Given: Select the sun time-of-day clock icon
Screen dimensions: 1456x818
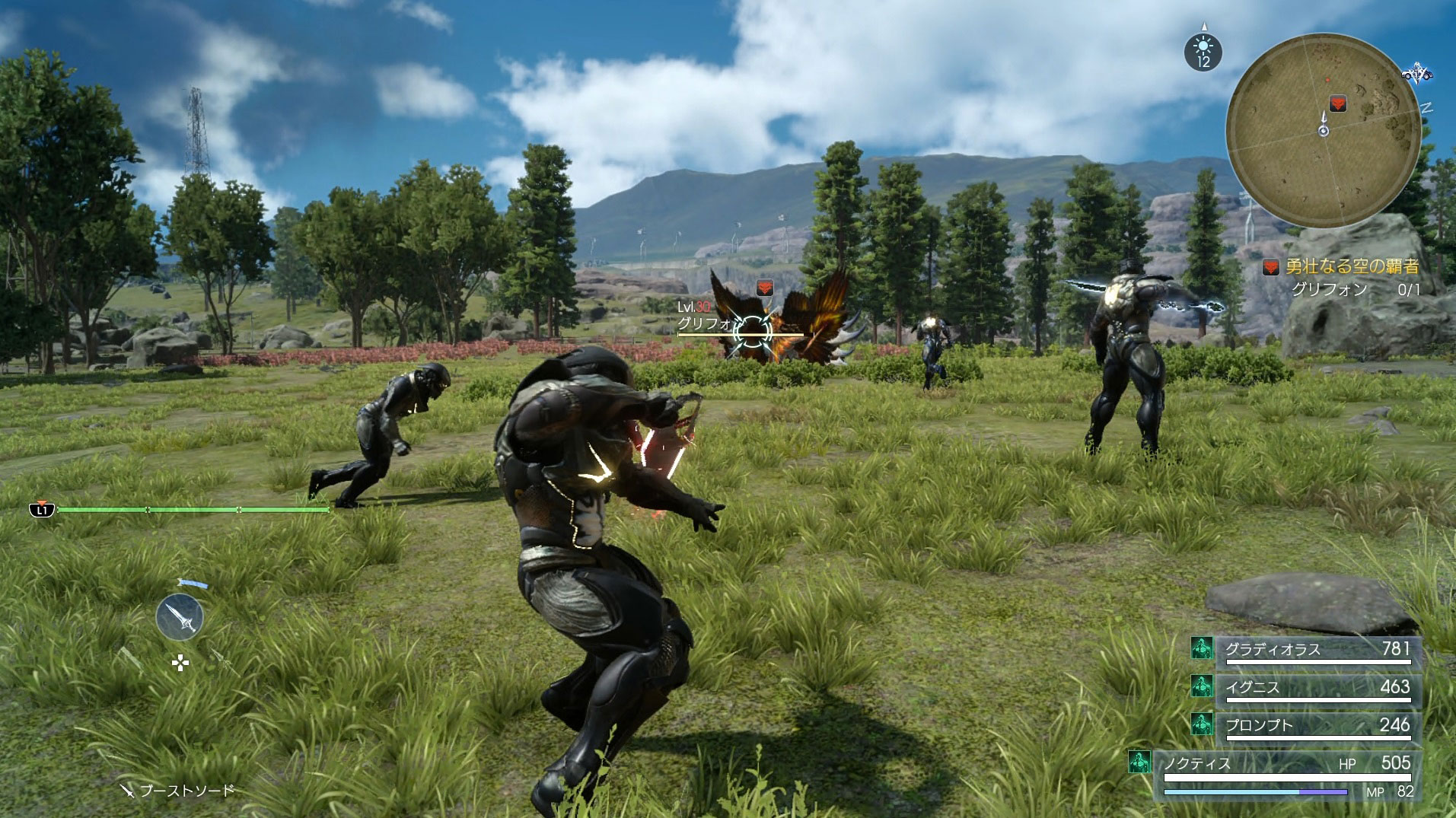Looking at the screenshot, I should (1203, 53).
